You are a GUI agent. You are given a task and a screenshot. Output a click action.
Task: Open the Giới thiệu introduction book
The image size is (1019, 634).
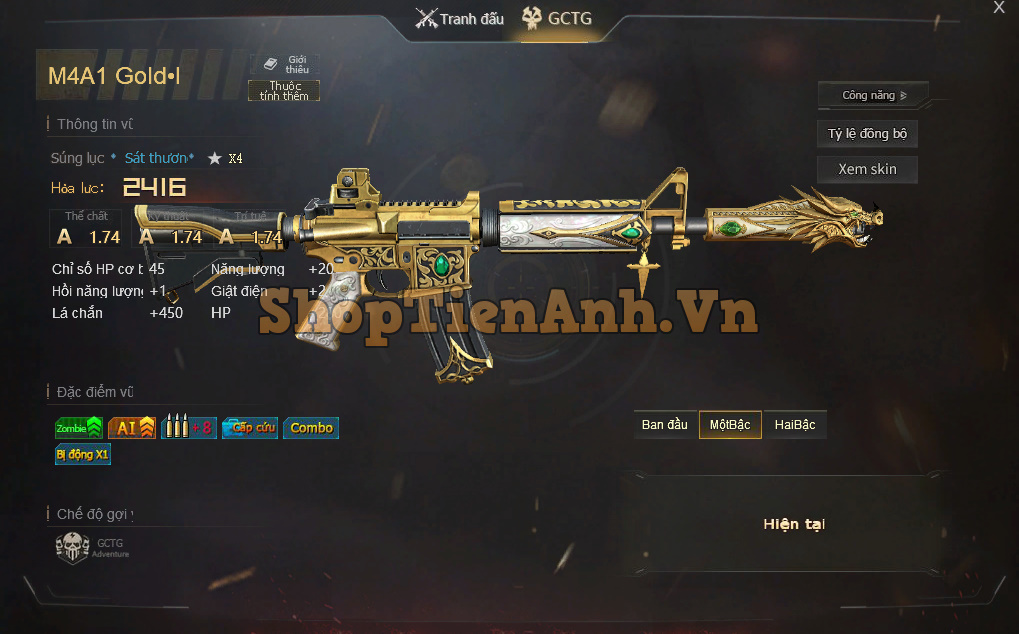(285, 64)
